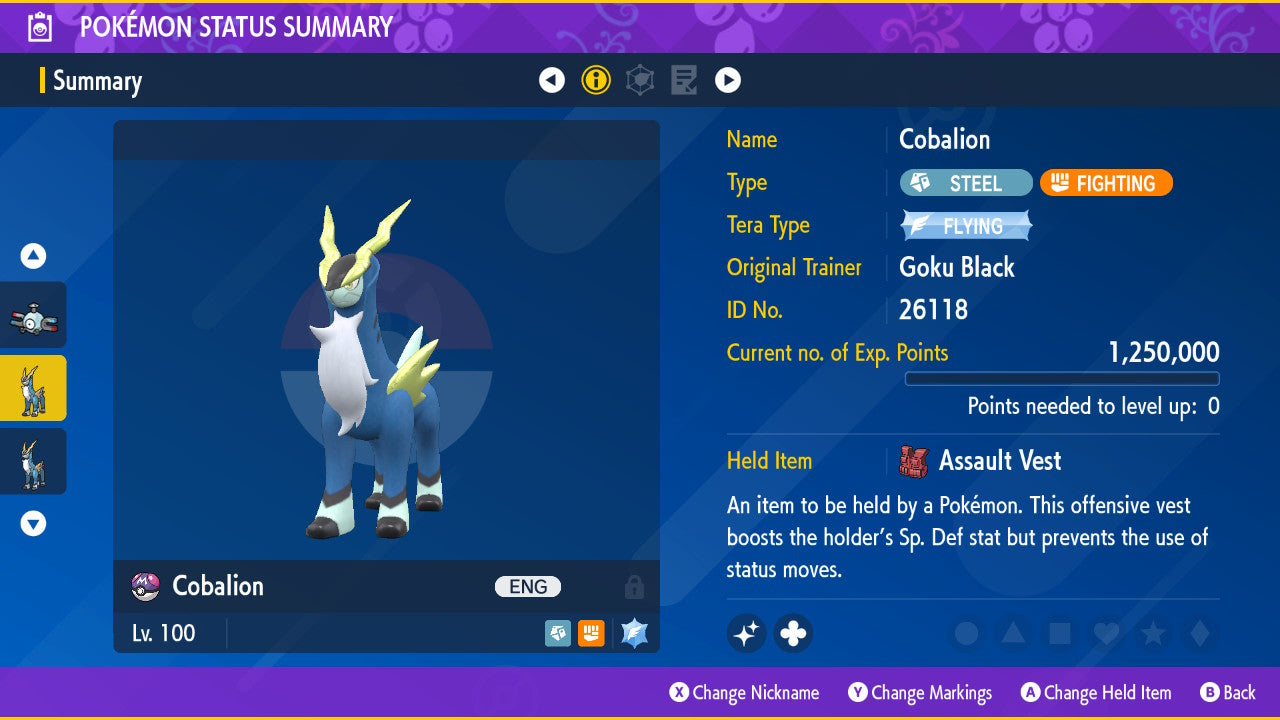Viewport: 1280px width, 720px height.
Task: Select the Assault Vest held item
Action: pos(980,461)
